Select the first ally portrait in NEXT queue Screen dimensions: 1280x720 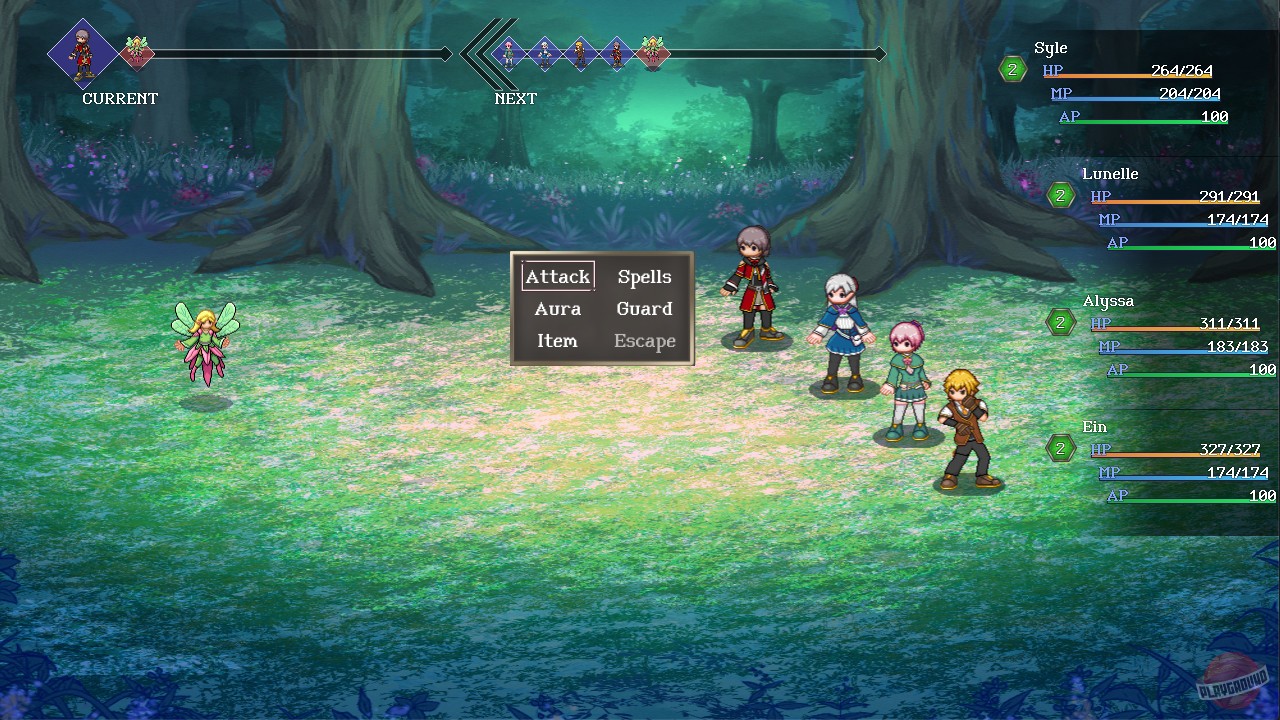[x=510, y=55]
